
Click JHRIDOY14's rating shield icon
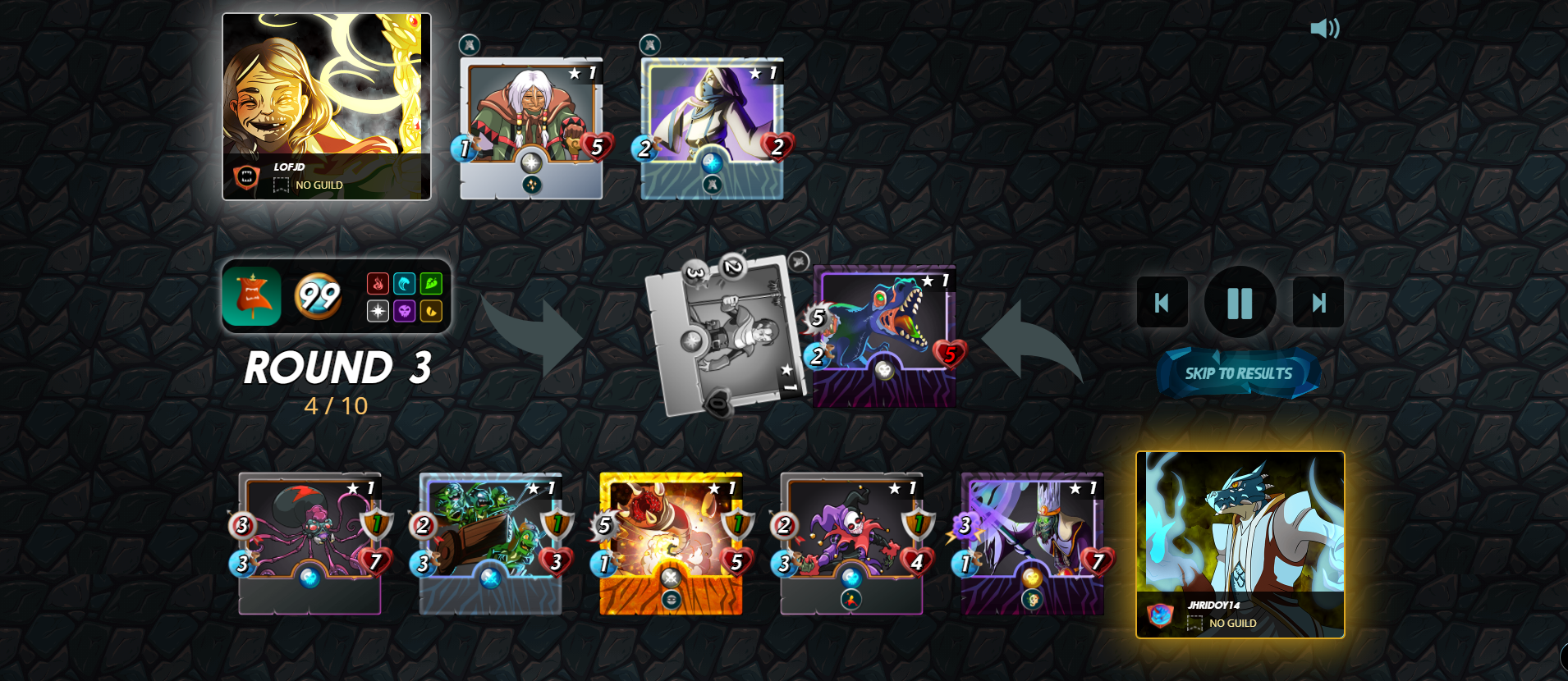click(x=1160, y=615)
